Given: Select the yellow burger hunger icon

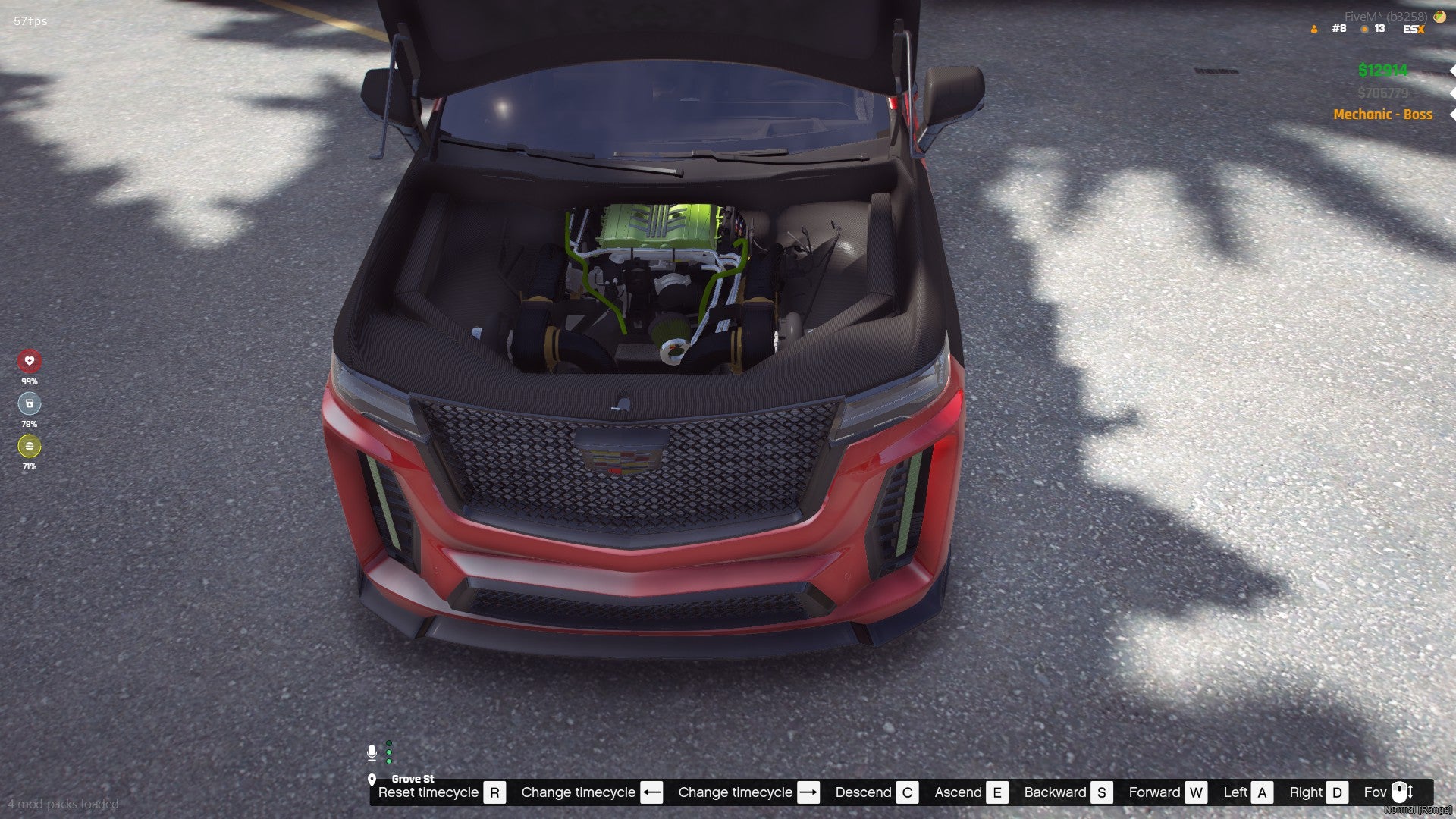Looking at the screenshot, I should tap(30, 446).
